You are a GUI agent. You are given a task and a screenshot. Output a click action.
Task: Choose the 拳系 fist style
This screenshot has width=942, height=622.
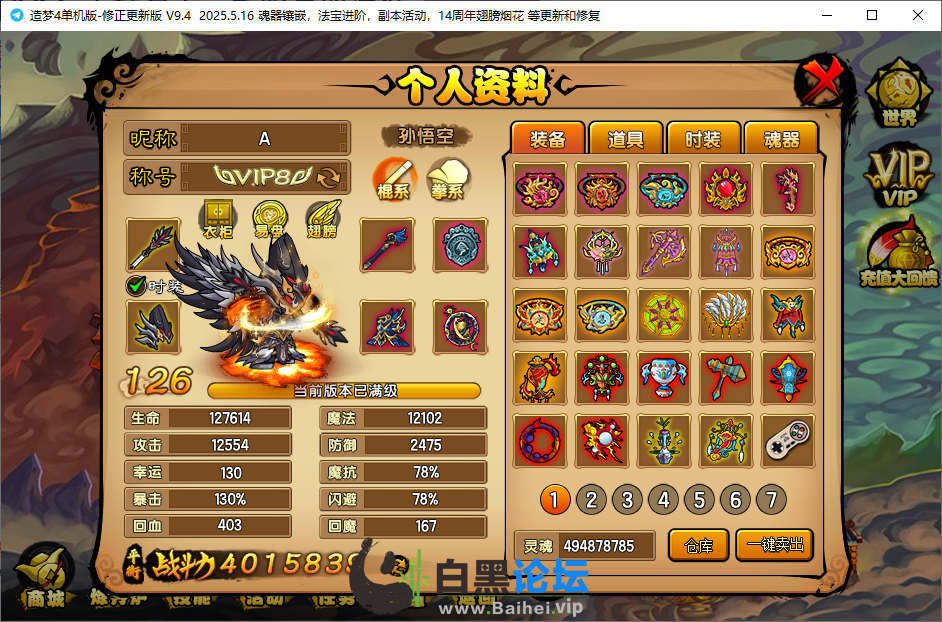447,178
